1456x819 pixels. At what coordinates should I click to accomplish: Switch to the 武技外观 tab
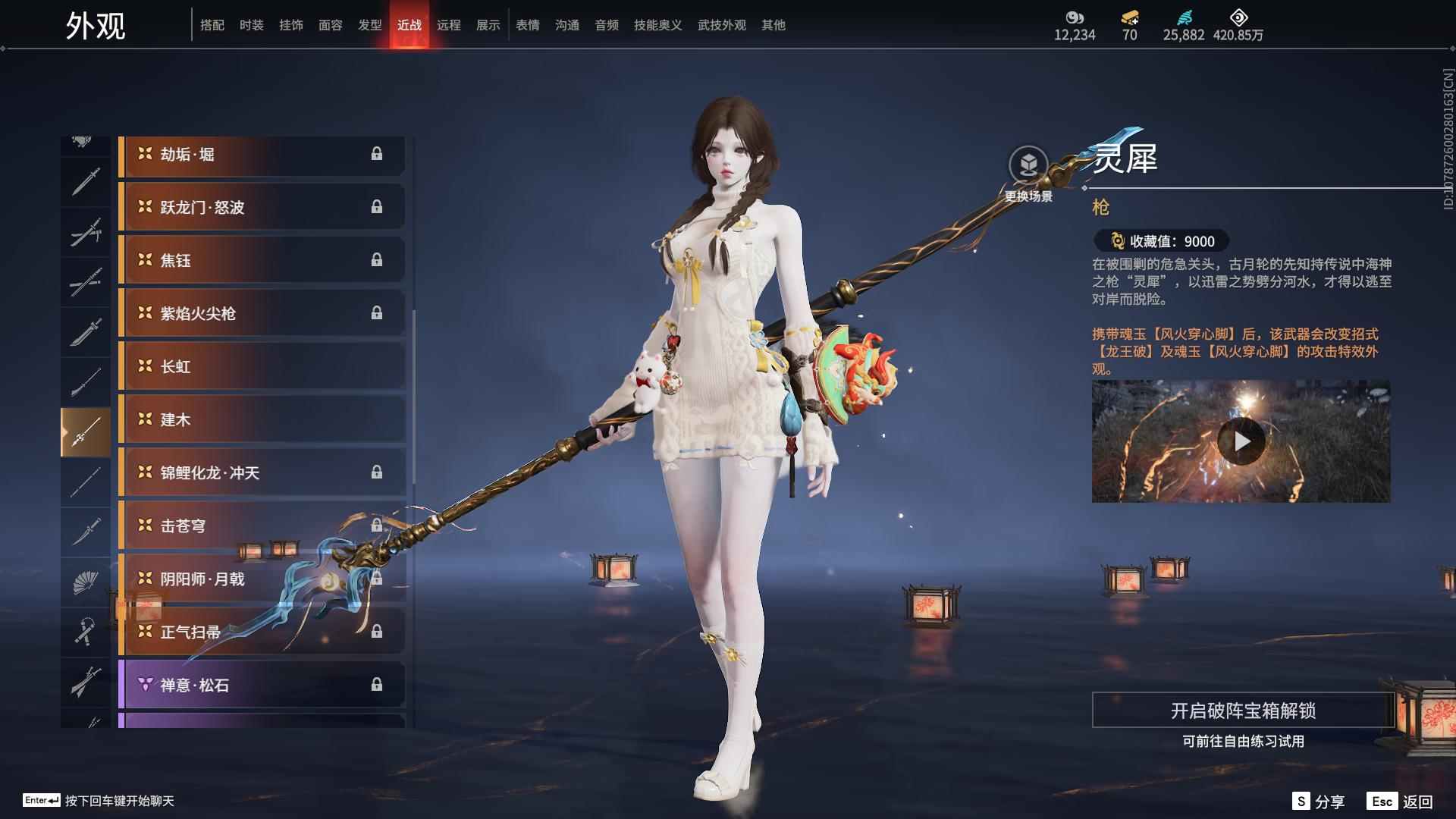click(722, 25)
